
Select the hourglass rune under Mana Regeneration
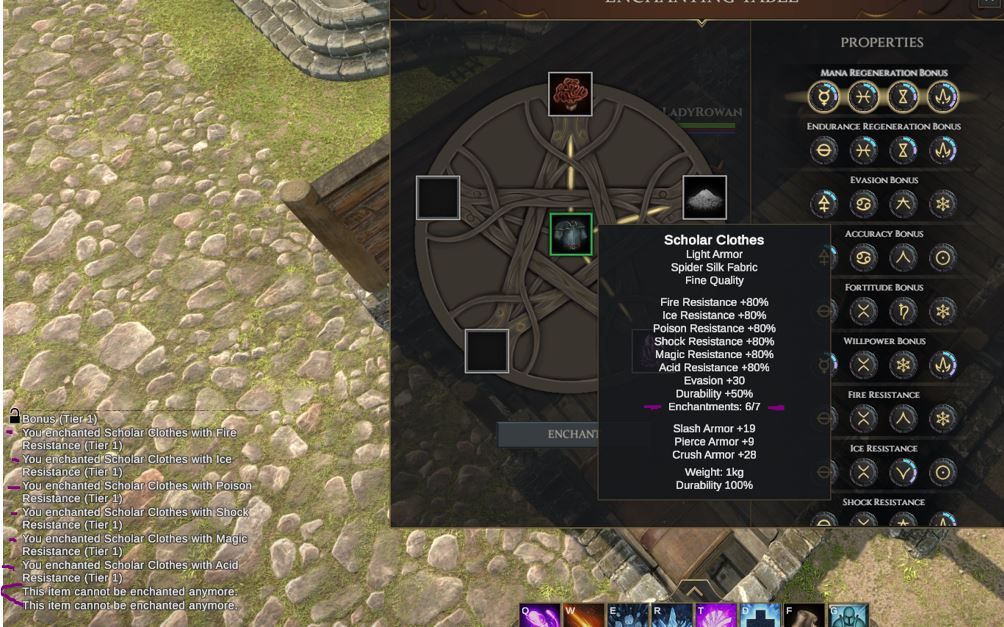pos(903,97)
